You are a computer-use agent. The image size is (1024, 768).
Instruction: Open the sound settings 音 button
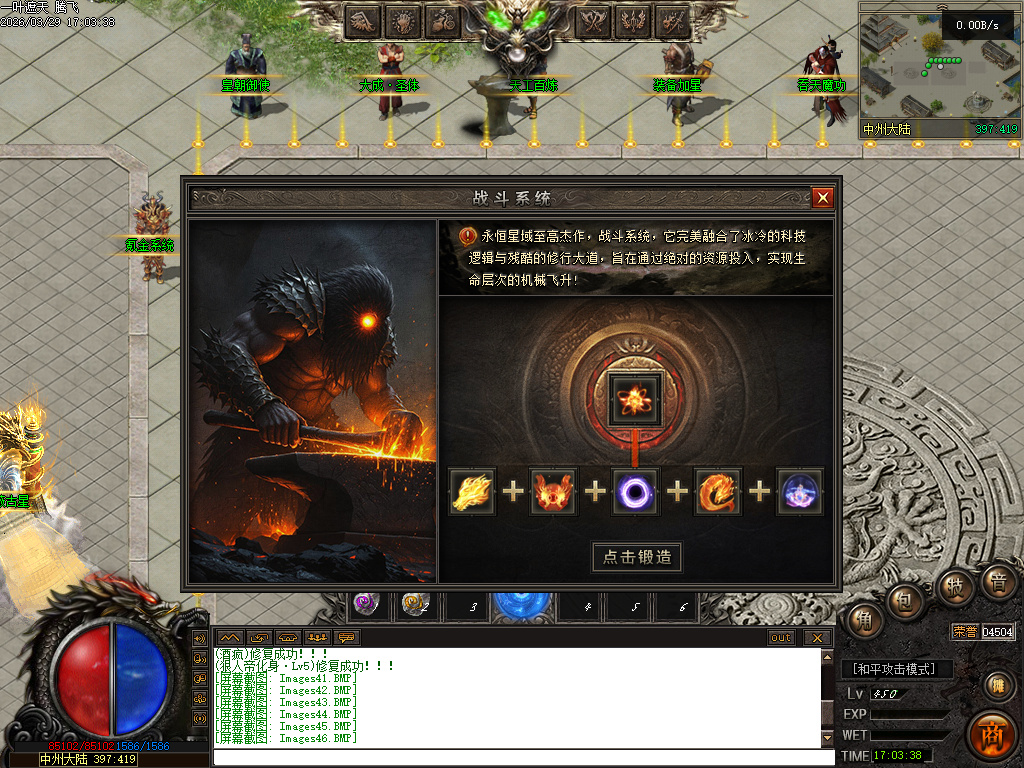pyautogui.click(x=997, y=581)
